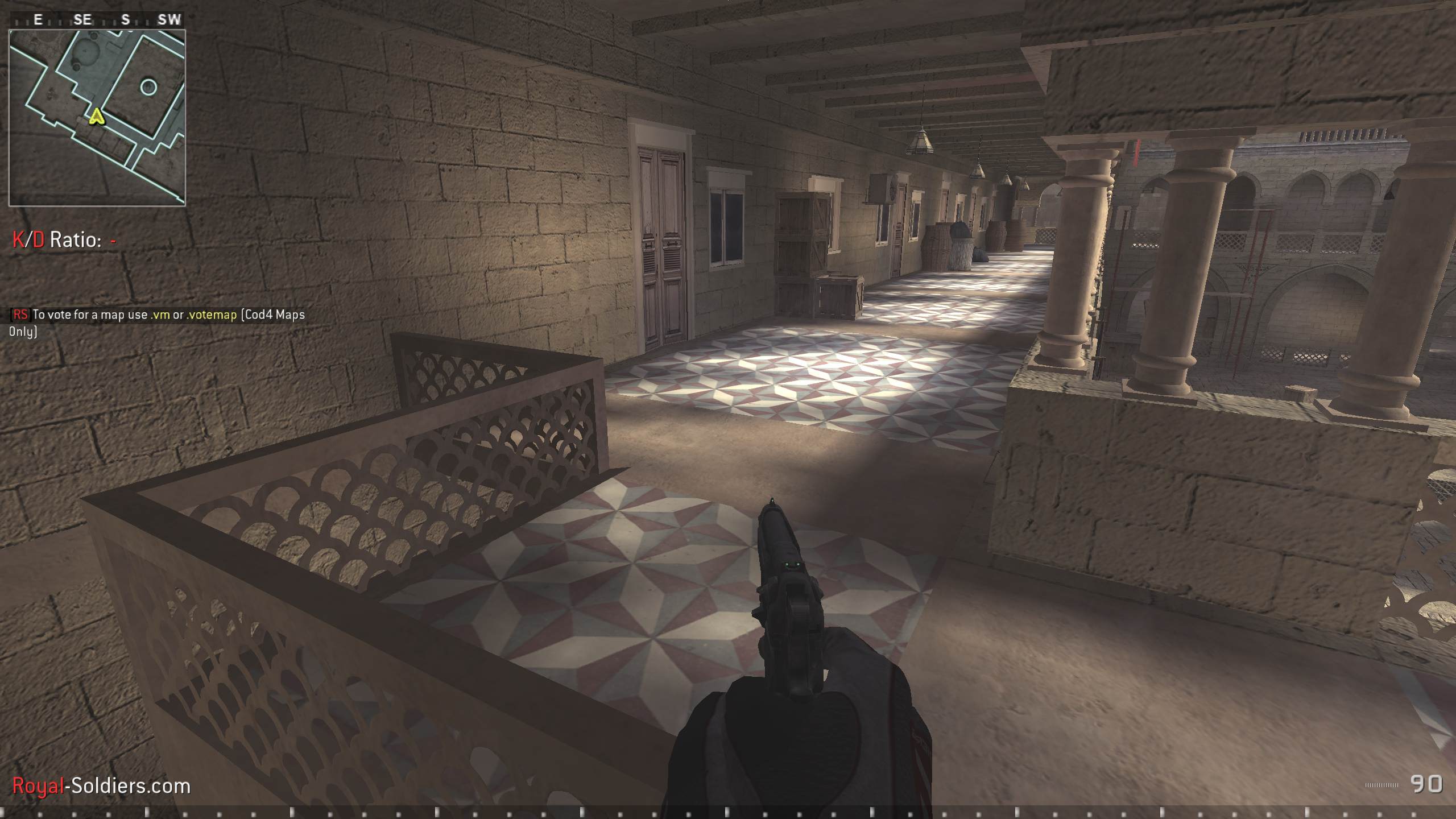
Task: Click the 'S' compass direction label
Action: click(125, 19)
